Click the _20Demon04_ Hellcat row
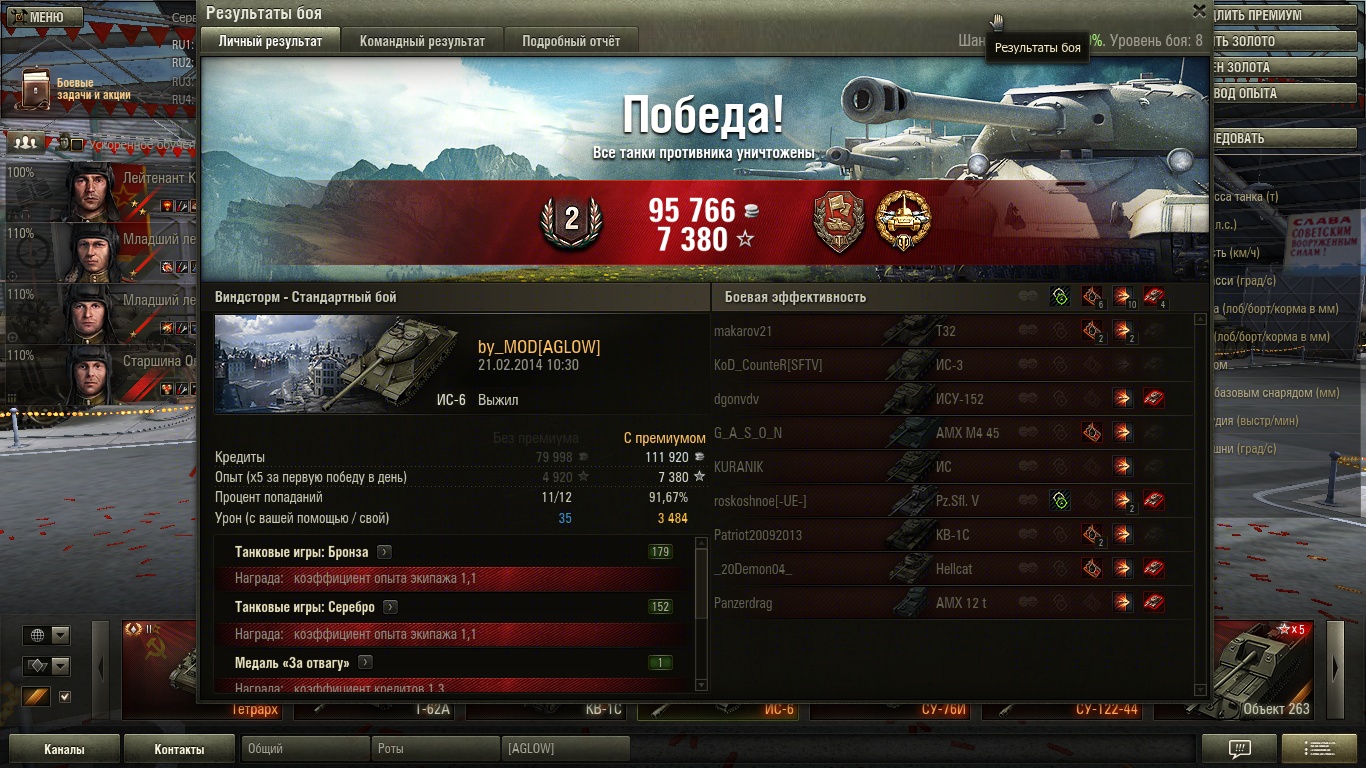The height and width of the screenshot is (768, 1366). [x=860, y=569]
